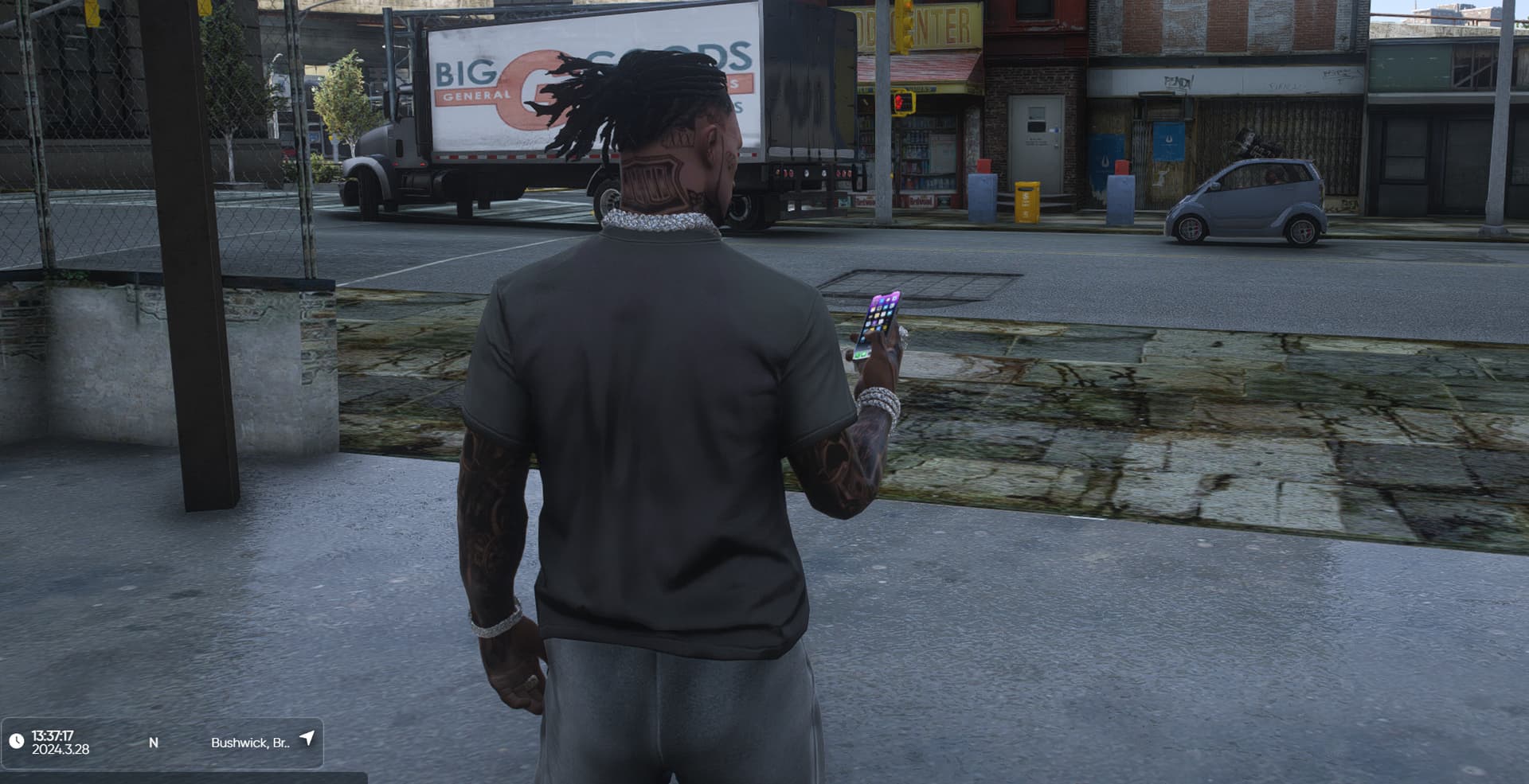Click the location arrow icon beside Bushwick
Image resolution: width=1529 pixels, height=784 pixels.
pos(307,739)
